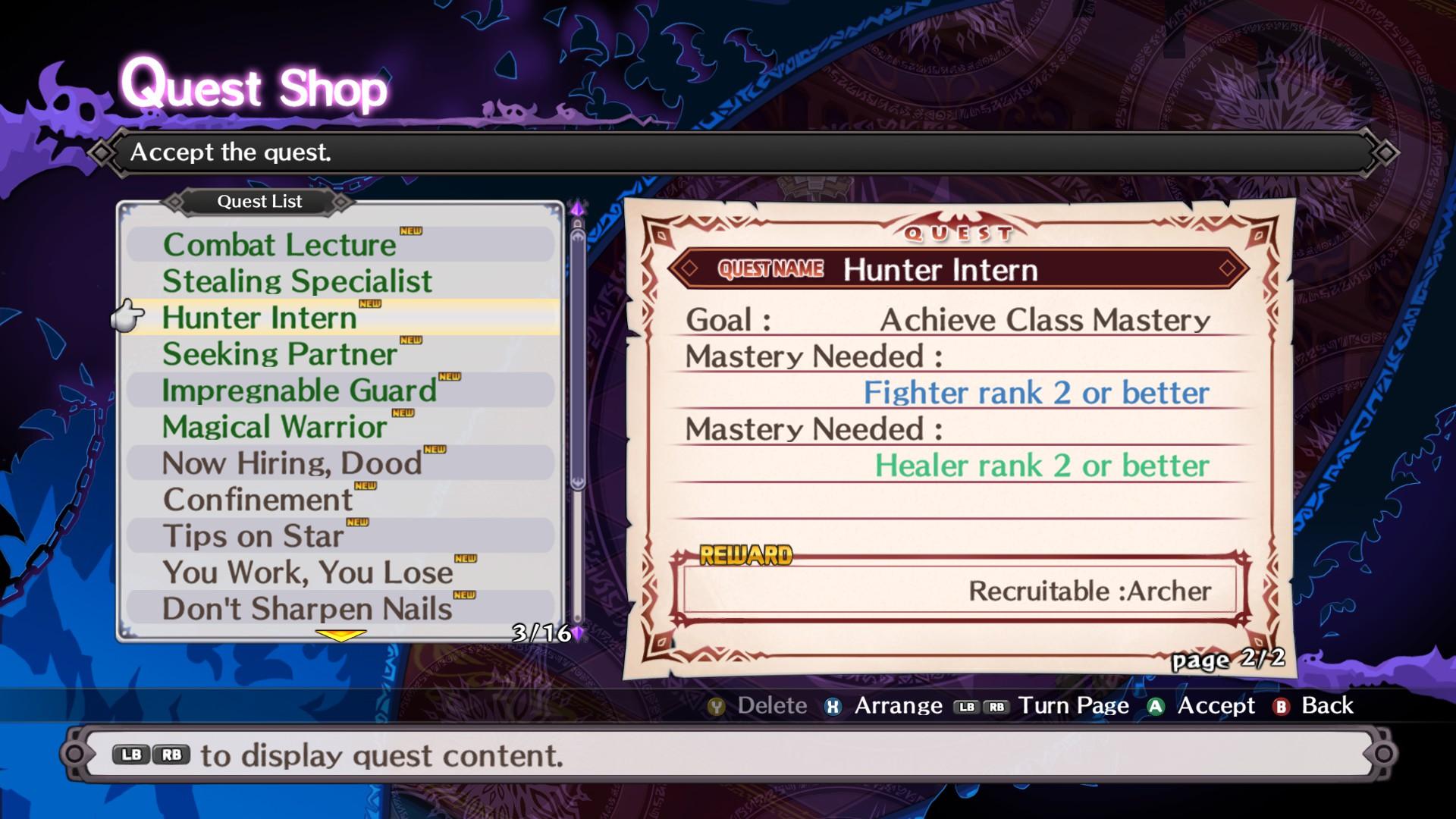Select the Hunter Intern quest
The image size is (1456, 819).
[x=259, y=318]
